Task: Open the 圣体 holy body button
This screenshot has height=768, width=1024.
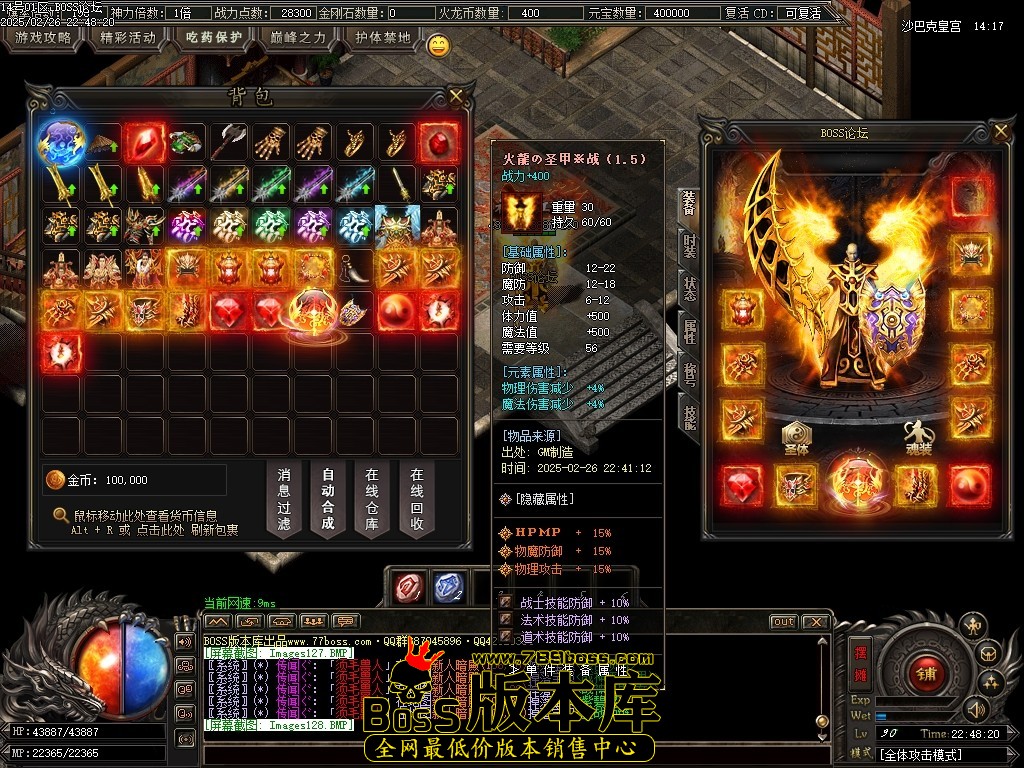Action: tap(797, 437)
